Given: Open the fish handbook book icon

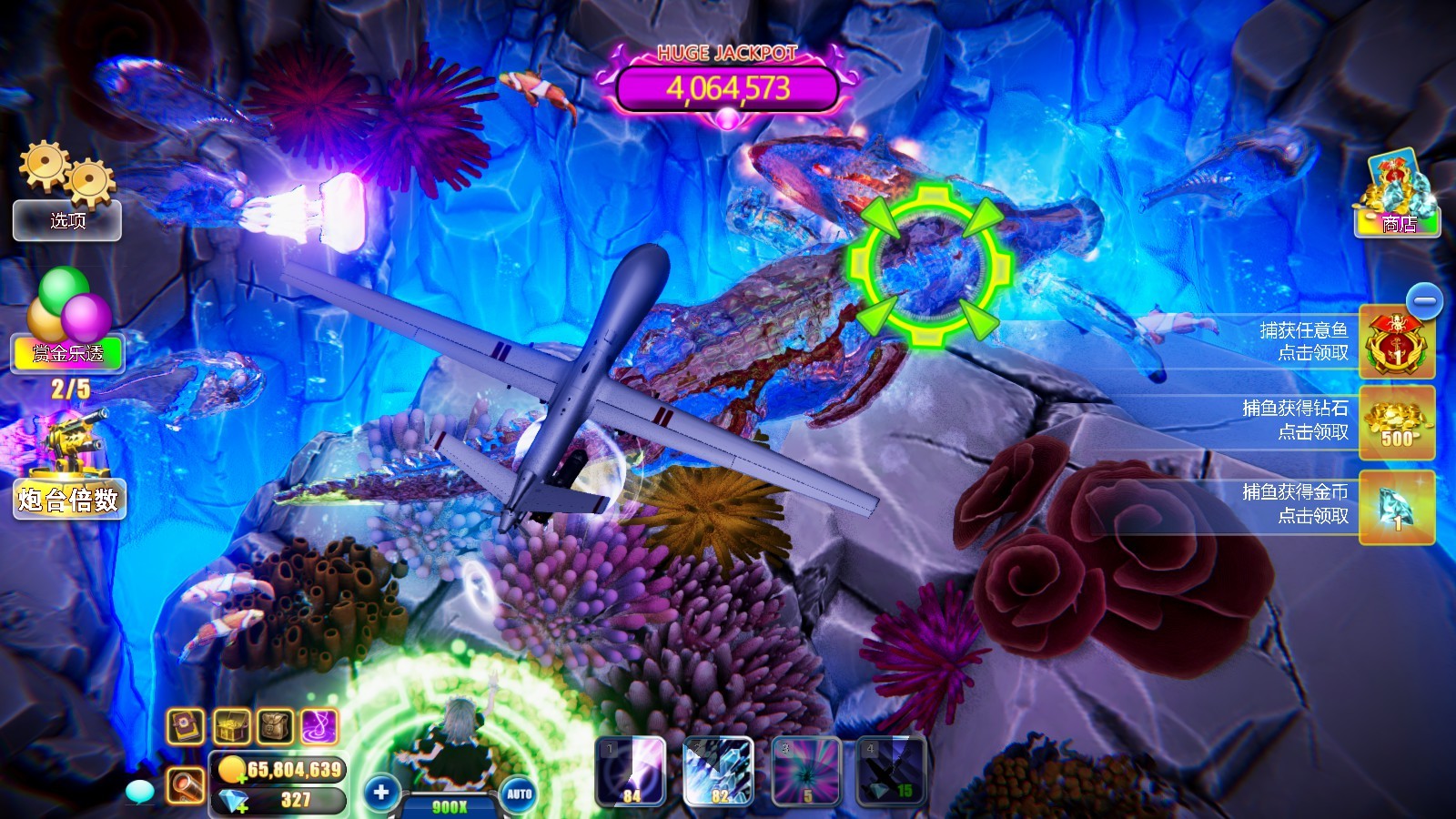Looking at the screenshot, I should (185, 725).
